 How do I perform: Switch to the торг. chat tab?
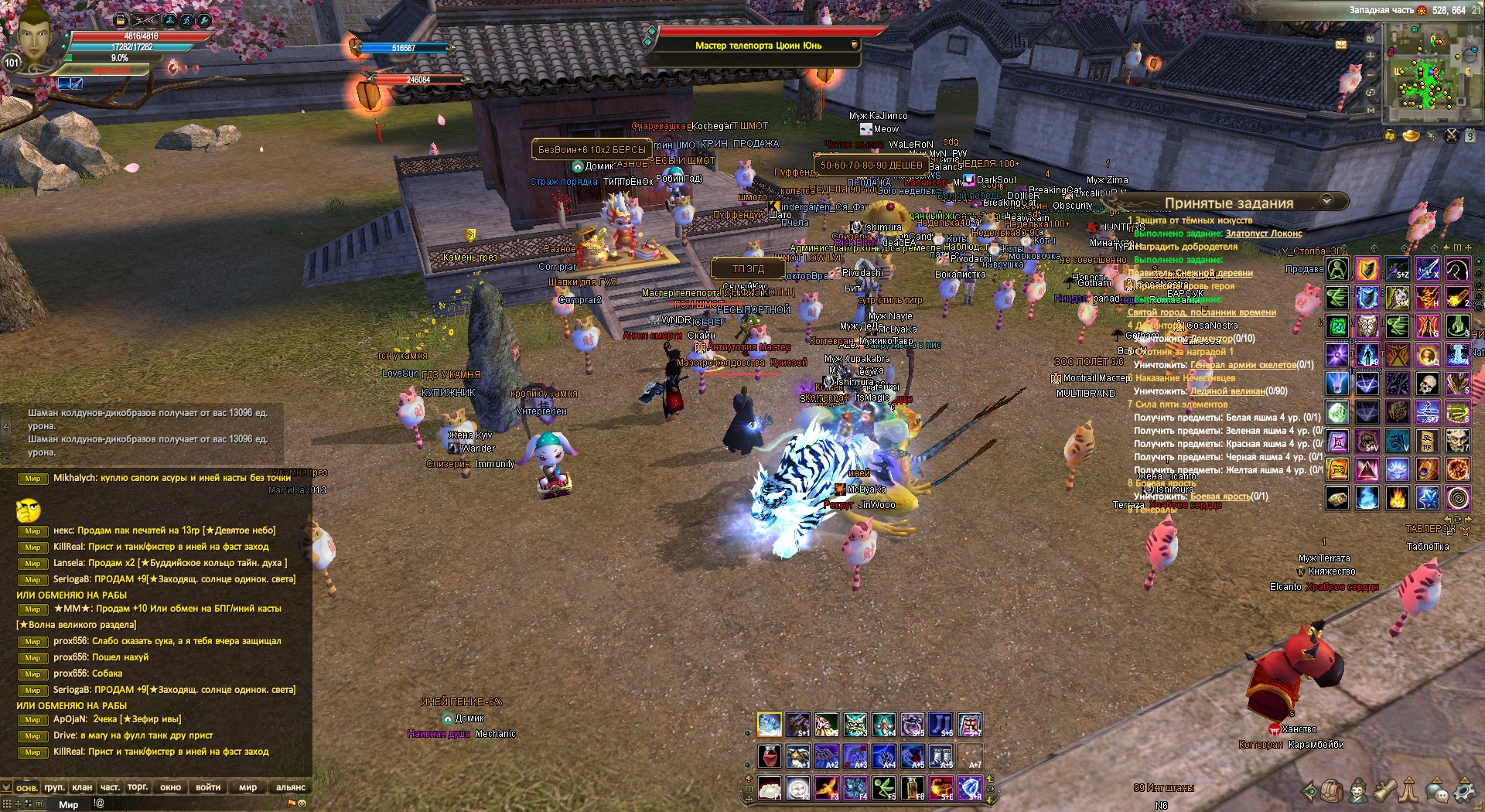(x=138, y=787)
